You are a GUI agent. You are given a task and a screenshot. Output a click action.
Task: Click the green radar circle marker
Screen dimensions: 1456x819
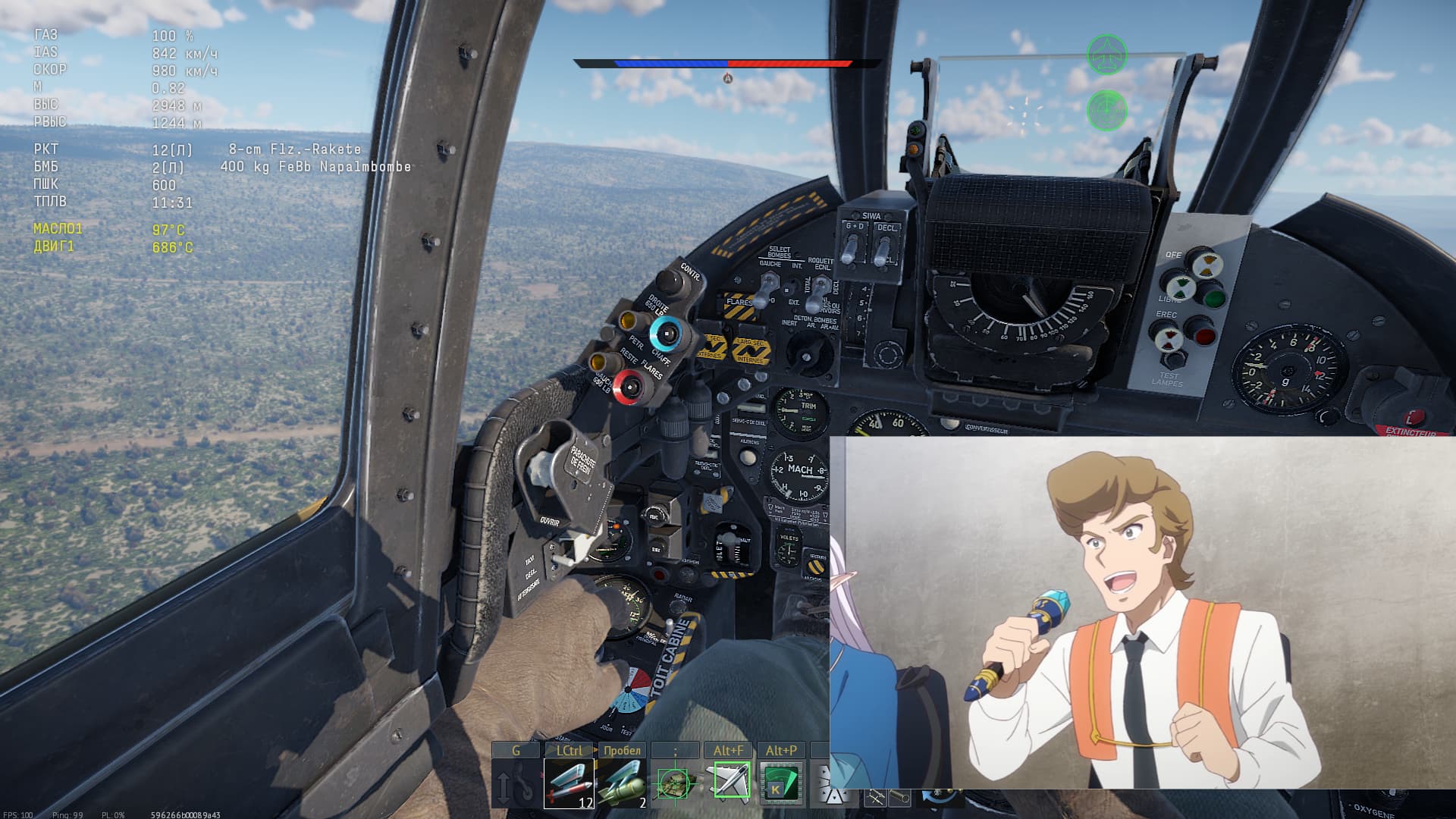(1107, 111)
